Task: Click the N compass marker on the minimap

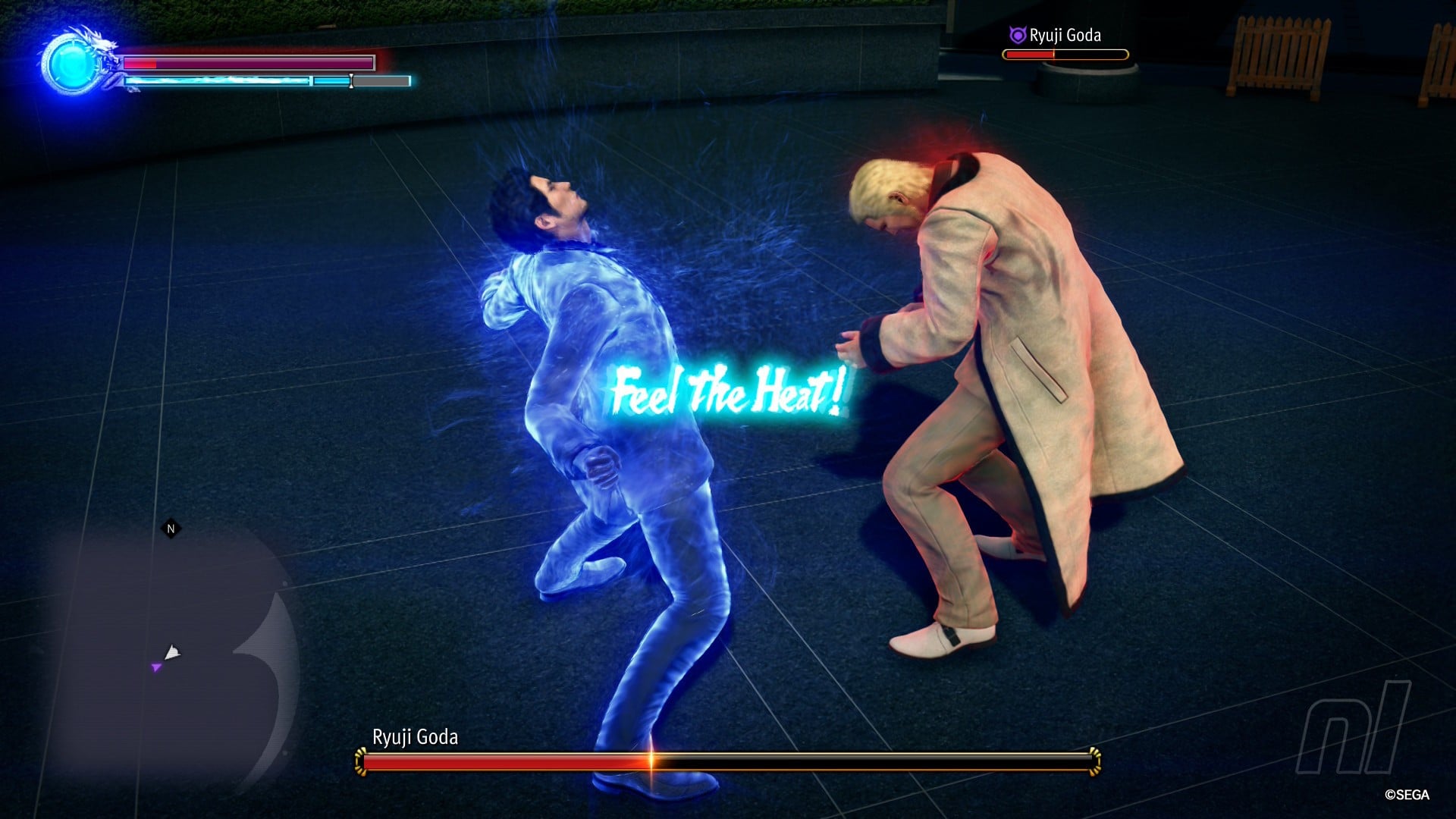Action: click(171, 529)
